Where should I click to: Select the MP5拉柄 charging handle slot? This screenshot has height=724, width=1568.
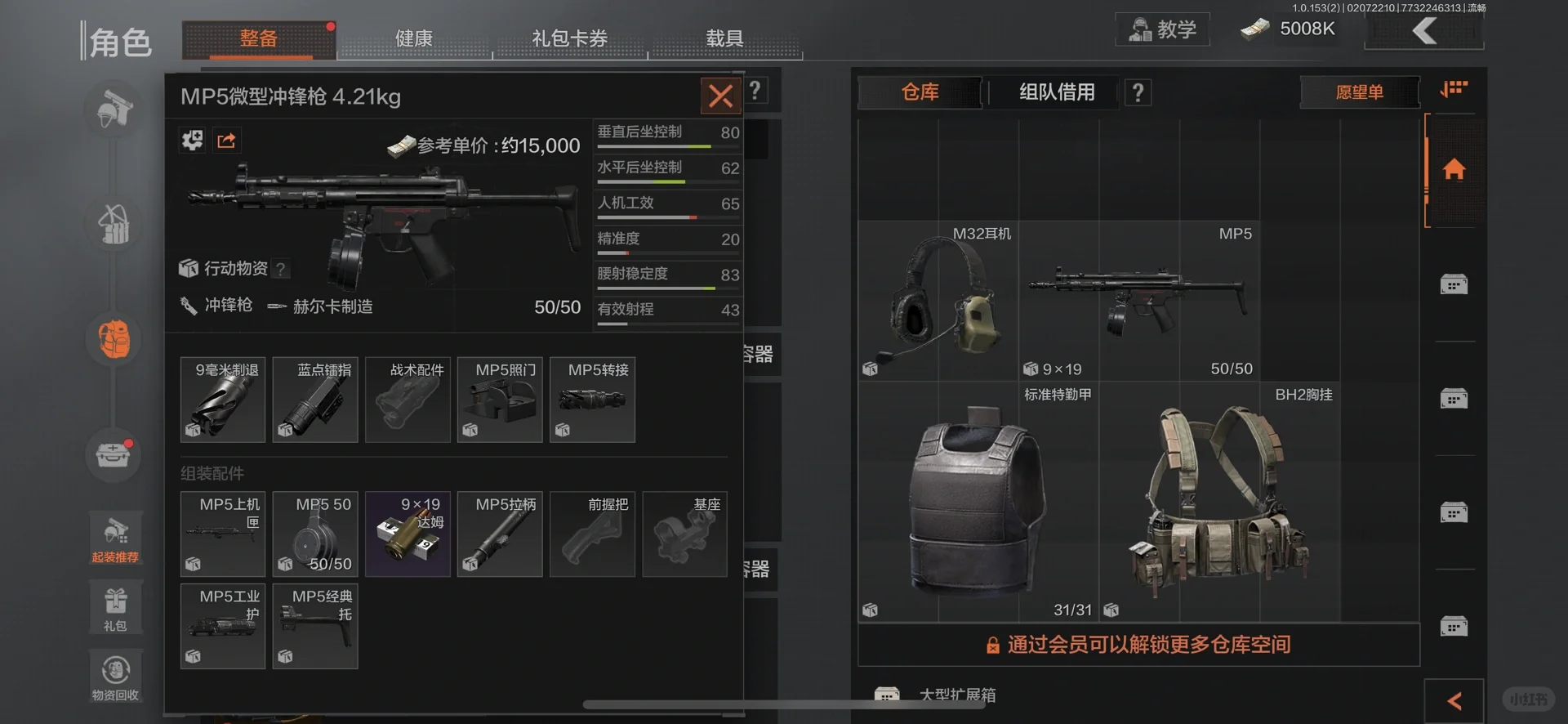pyautogui.click(x=500, y=534)
